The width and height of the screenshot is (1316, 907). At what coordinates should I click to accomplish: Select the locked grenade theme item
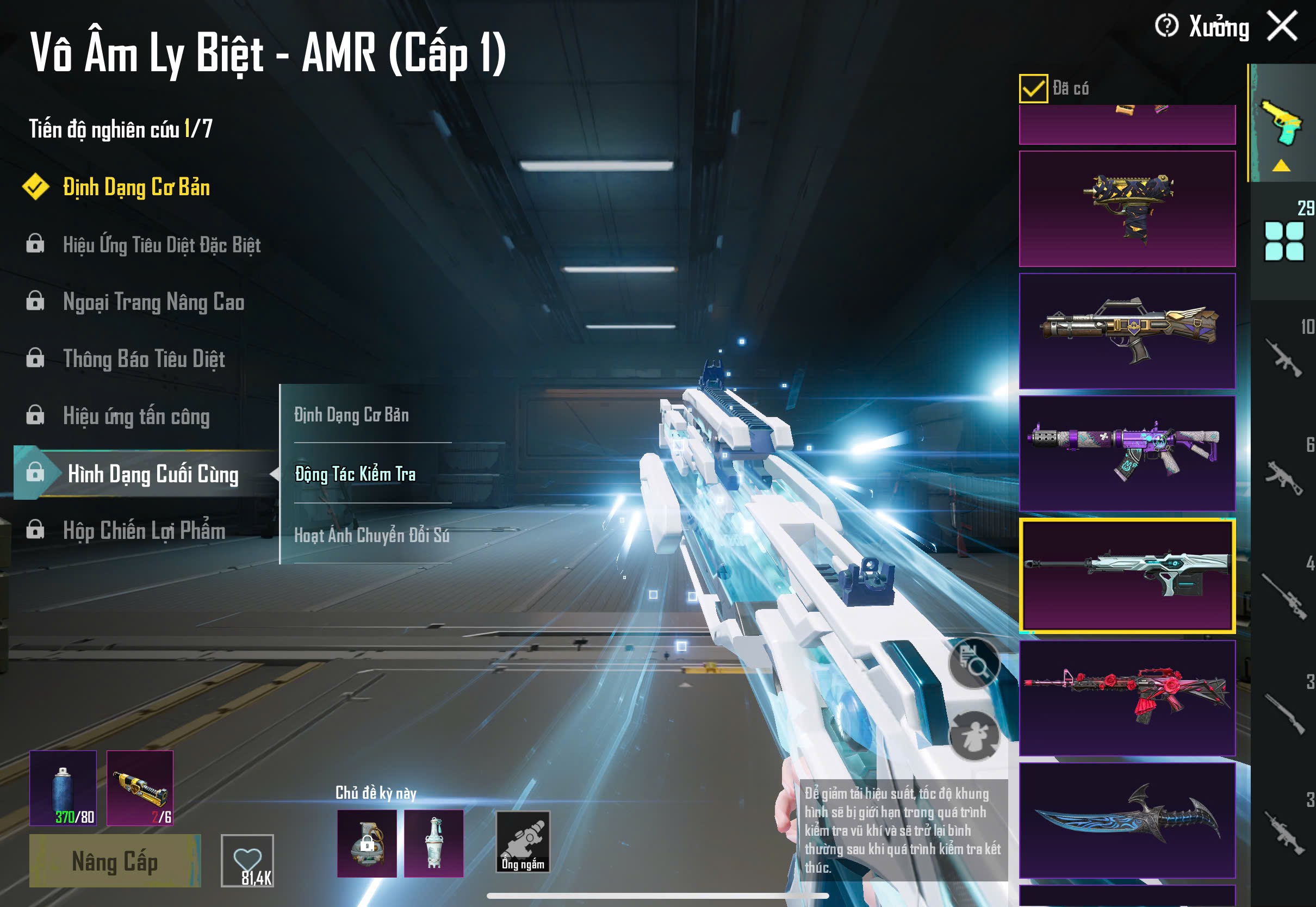367,843
